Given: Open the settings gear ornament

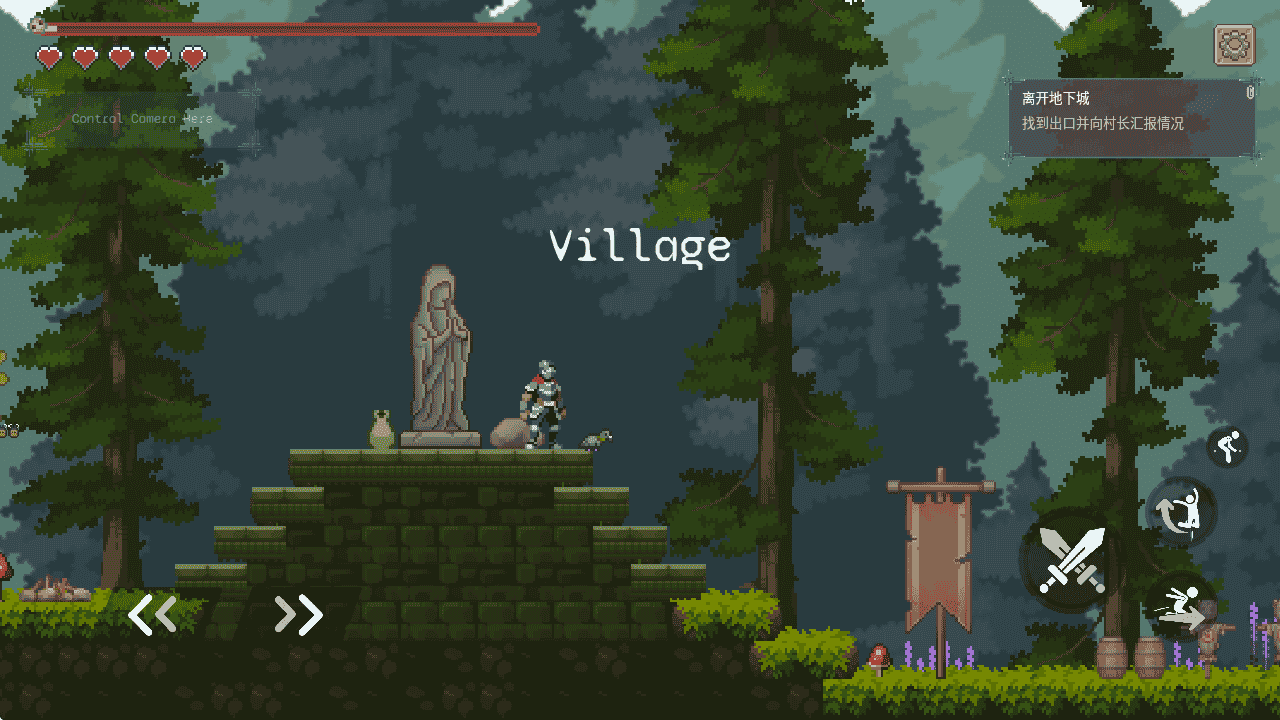Looking at the screenshot, I should 1234,46.
